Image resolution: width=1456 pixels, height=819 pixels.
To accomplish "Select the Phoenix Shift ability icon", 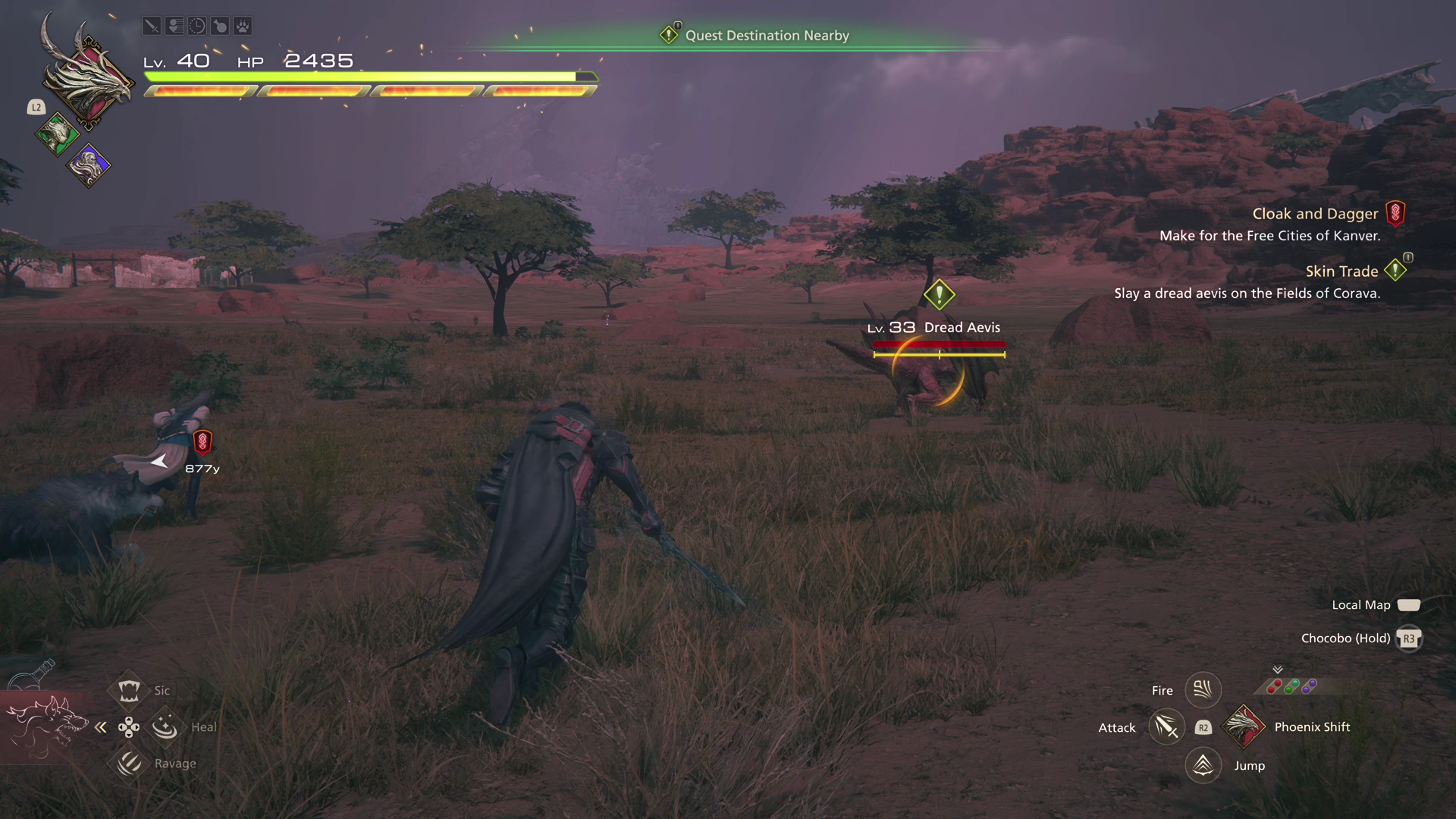I will 1243,726.
